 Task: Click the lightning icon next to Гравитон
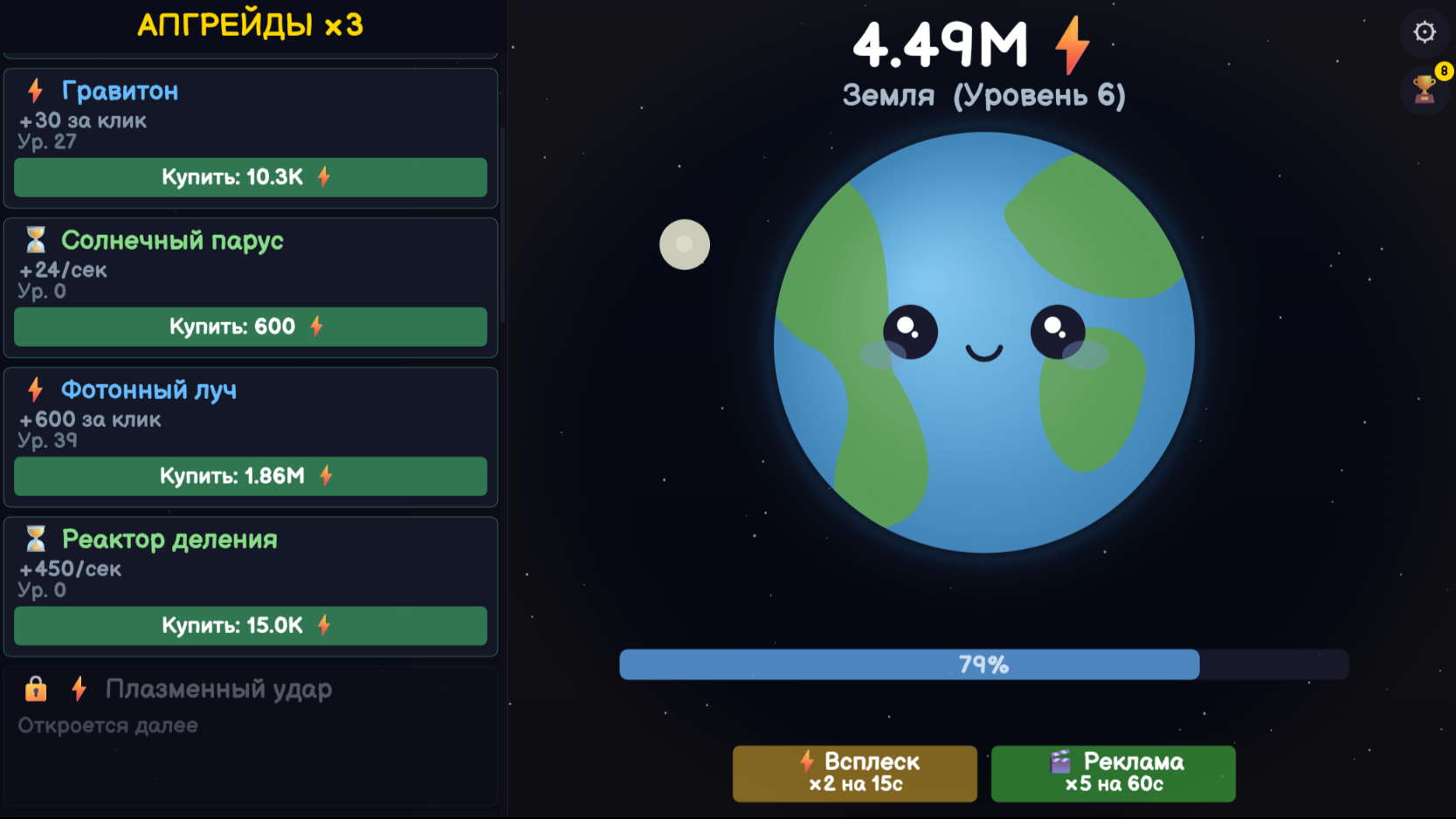pyautogui.click(x=34, y=91)
